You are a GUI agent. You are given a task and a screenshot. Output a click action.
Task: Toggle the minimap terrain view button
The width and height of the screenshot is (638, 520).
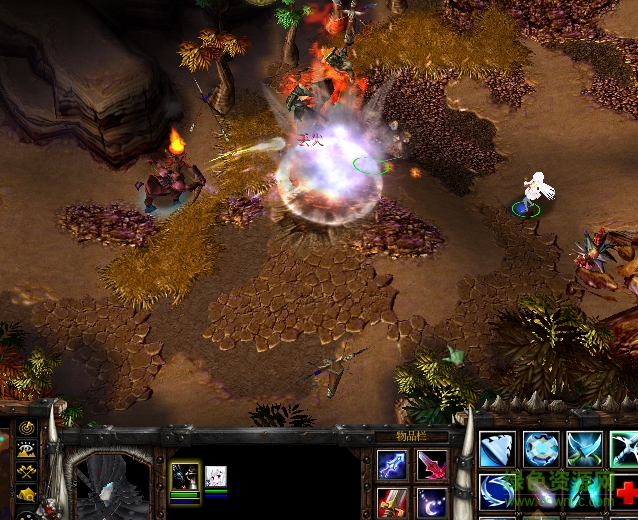pos(26,449)
